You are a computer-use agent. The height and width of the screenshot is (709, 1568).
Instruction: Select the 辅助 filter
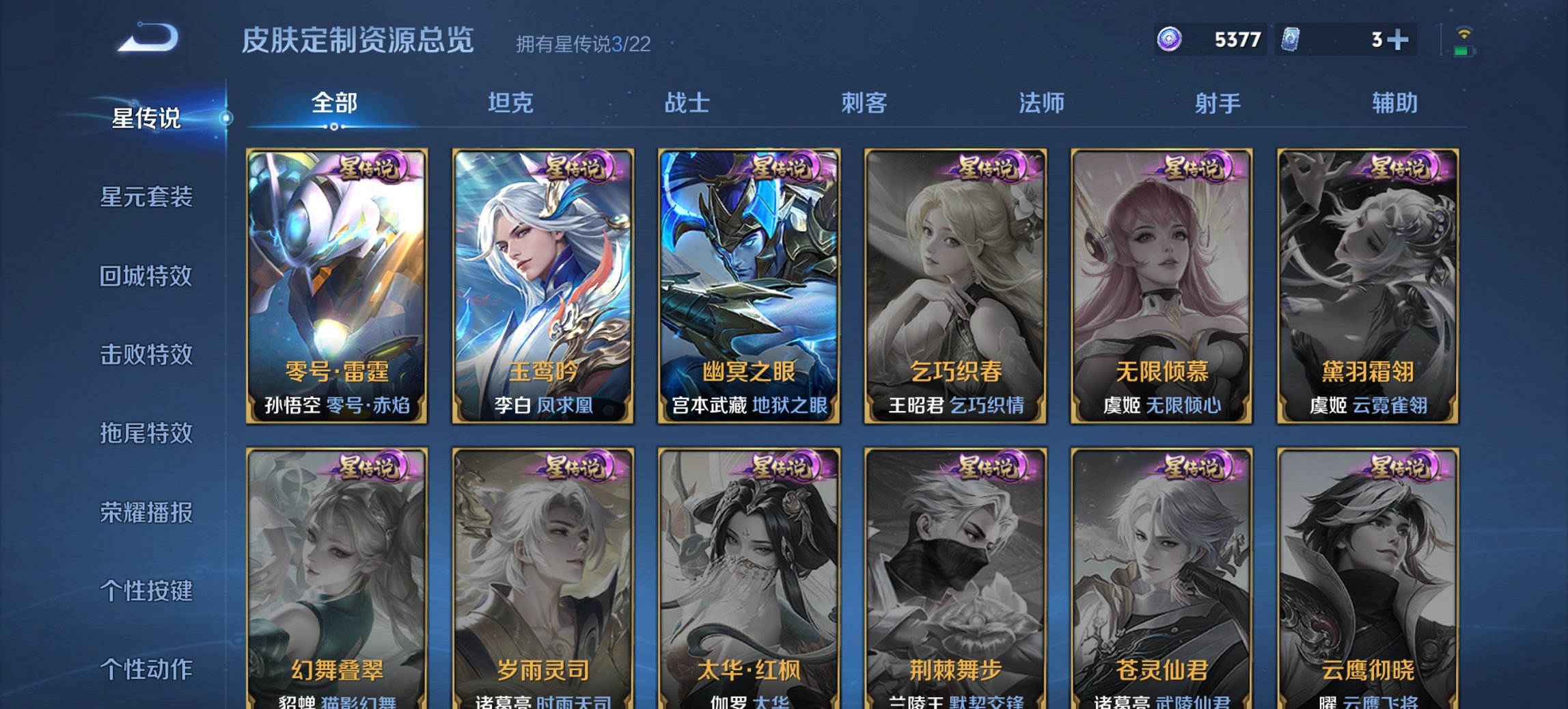(1394, 103)
